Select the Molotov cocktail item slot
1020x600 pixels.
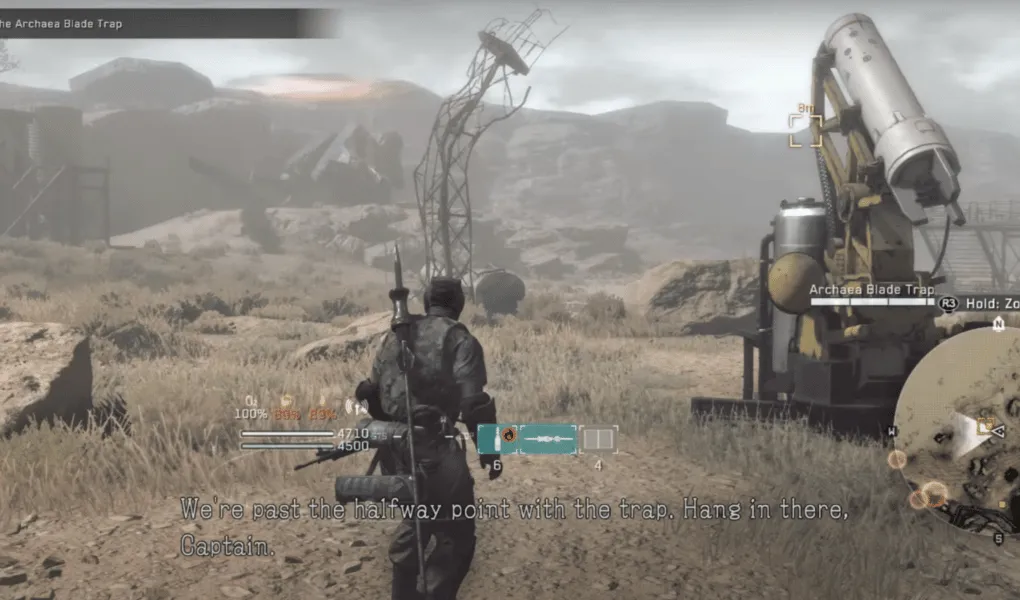[497, 438]
